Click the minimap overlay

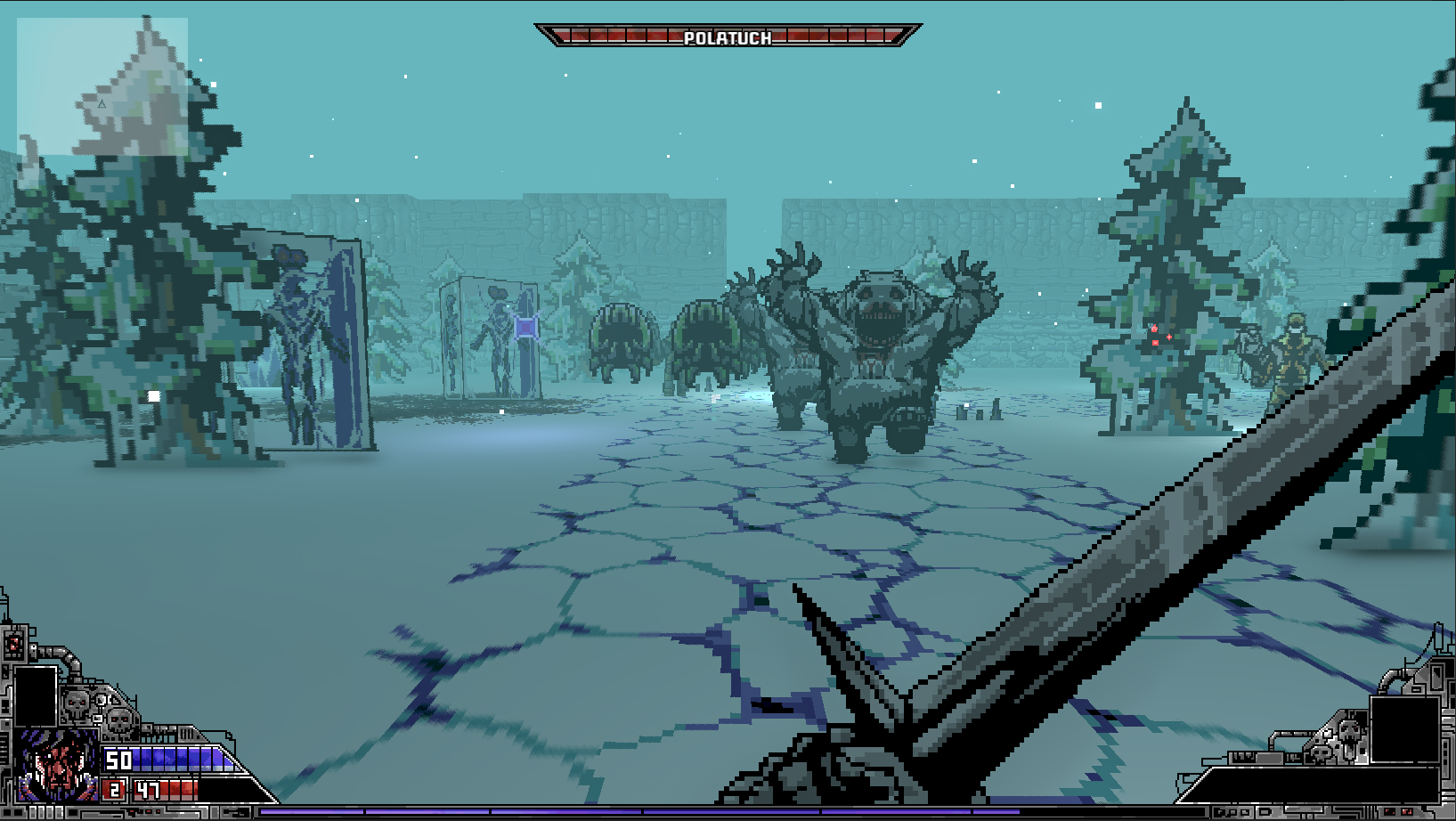[x=102, y=86]
